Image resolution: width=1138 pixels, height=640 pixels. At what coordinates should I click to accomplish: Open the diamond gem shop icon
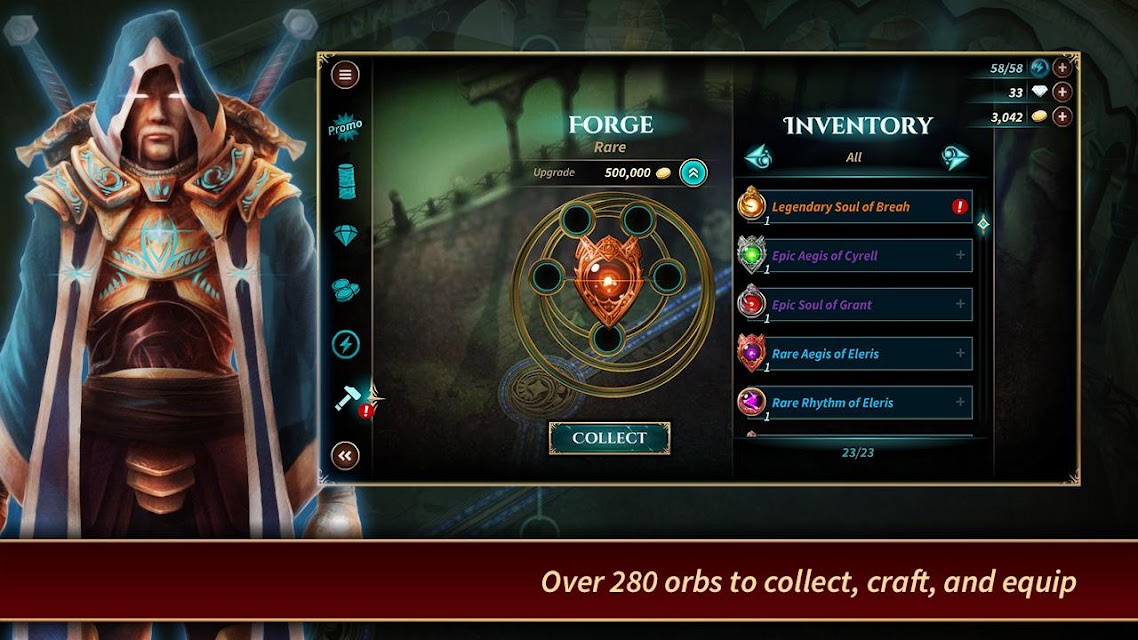click(x=345, y=235)
